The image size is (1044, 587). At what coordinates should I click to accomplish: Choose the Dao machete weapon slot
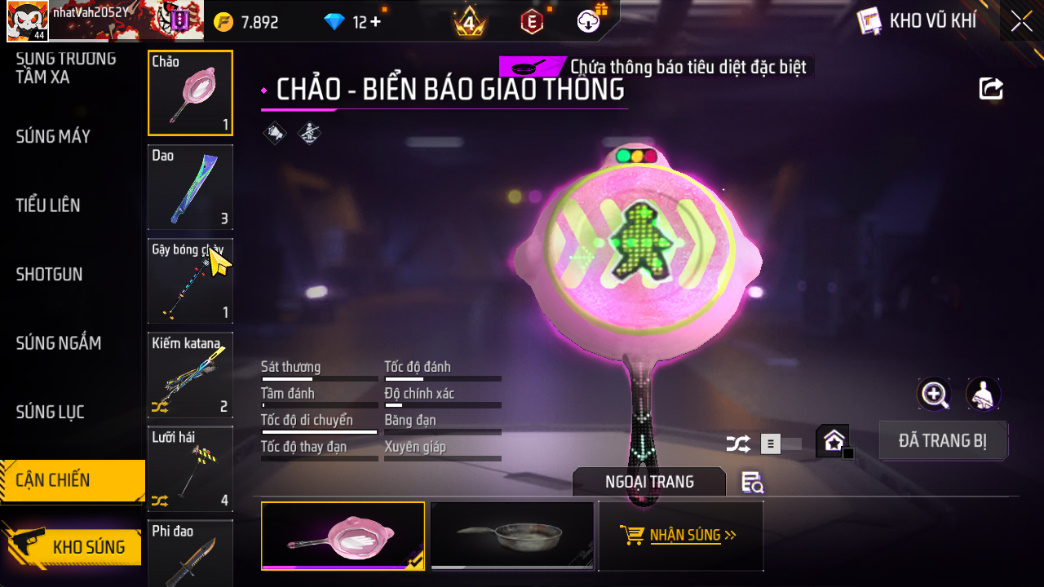click(190, 187)
